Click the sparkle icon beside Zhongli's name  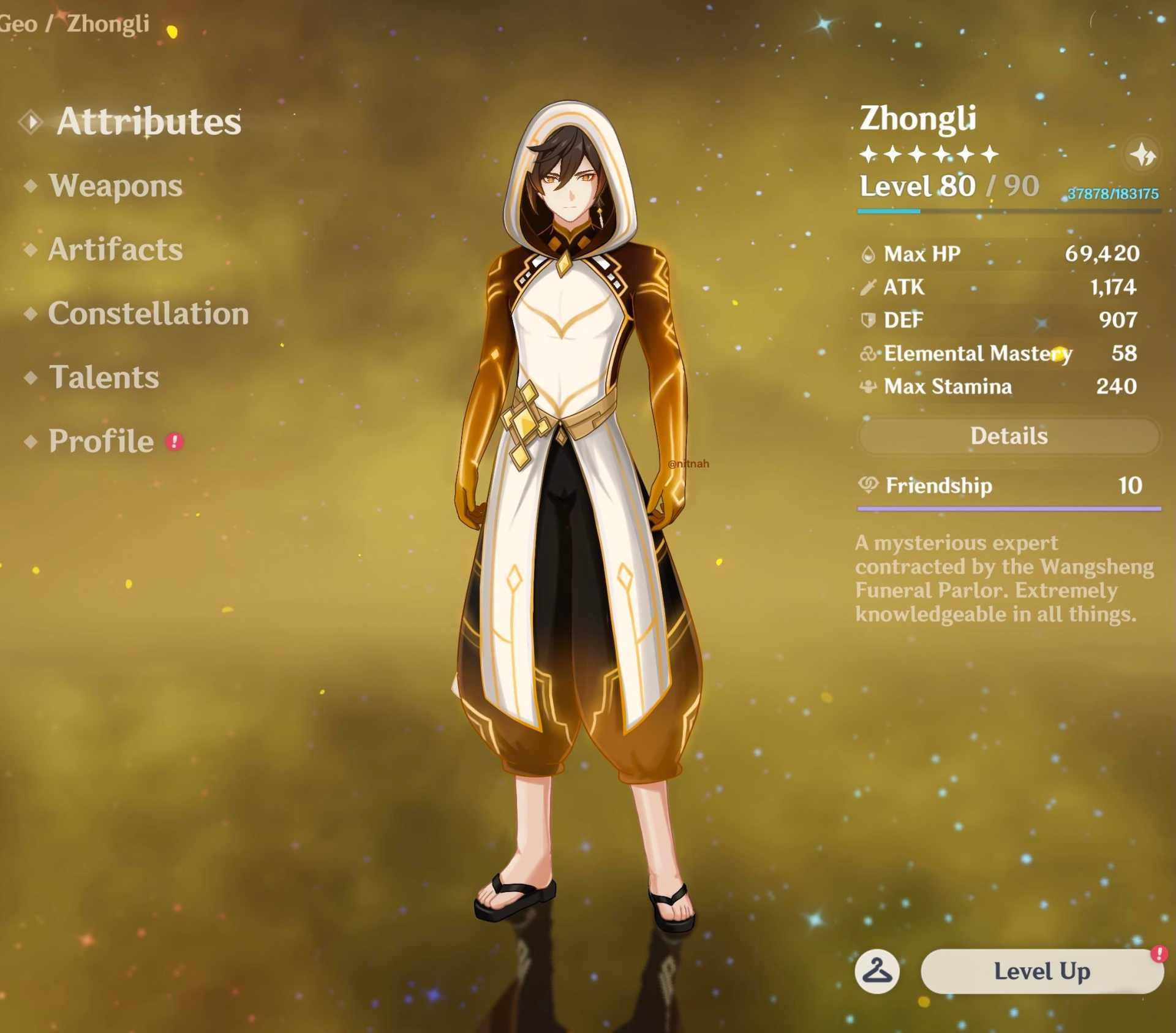(1142, 155)
